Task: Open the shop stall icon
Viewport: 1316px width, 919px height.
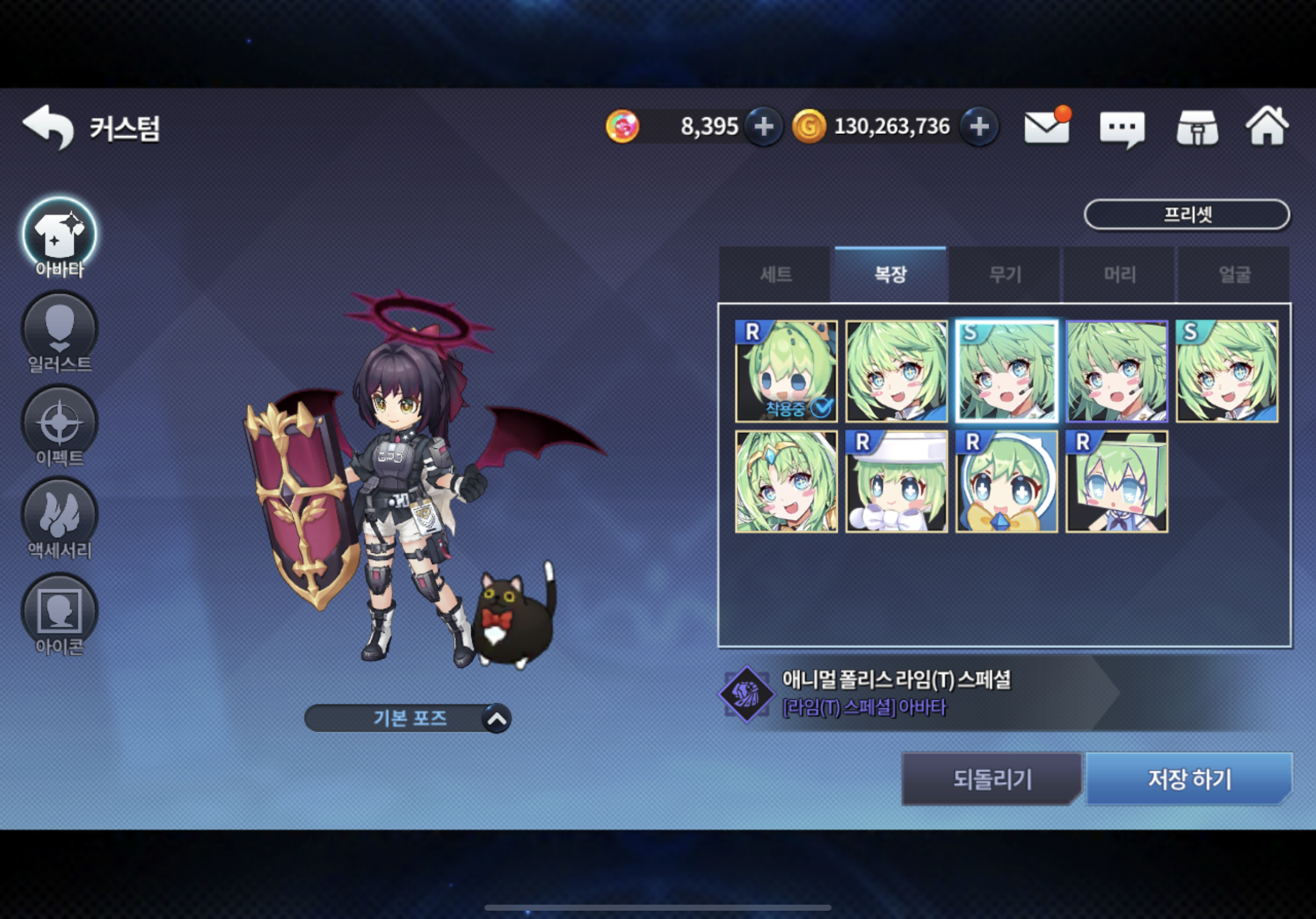Action: click(1198, 128)
